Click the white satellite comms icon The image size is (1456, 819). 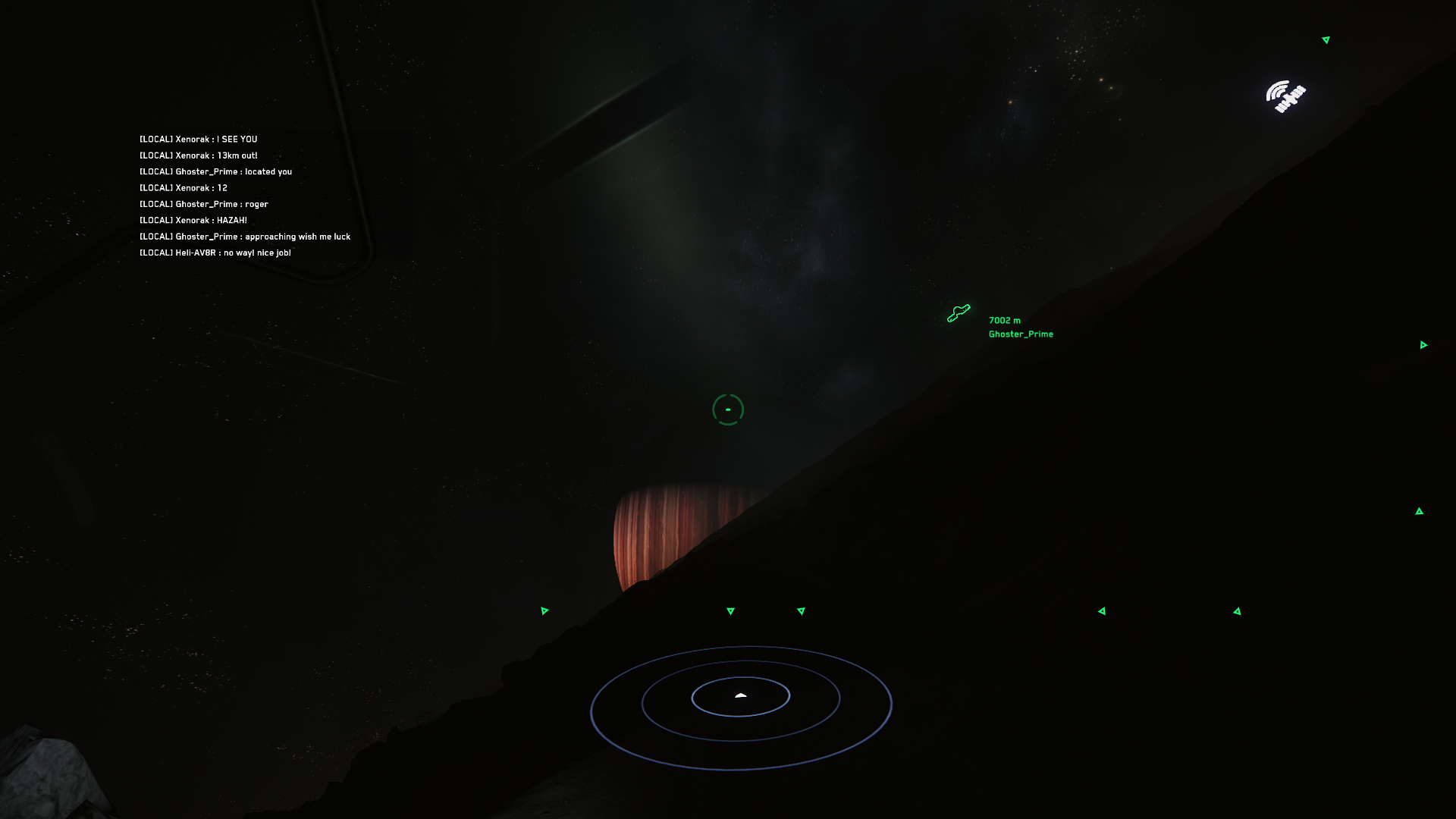tap(1285, 96)
